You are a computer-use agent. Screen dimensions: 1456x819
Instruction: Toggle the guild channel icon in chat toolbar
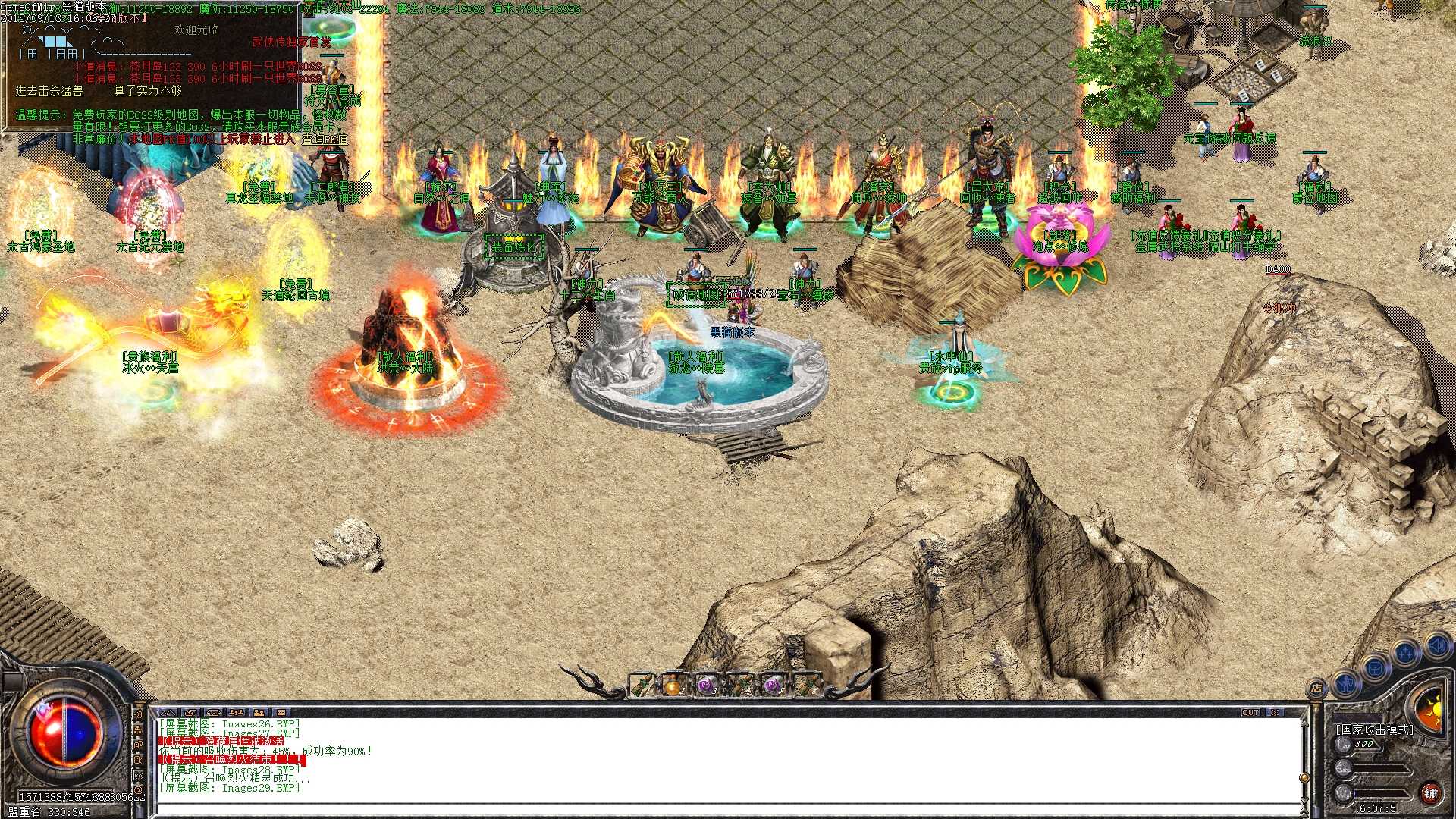point(259,714)
